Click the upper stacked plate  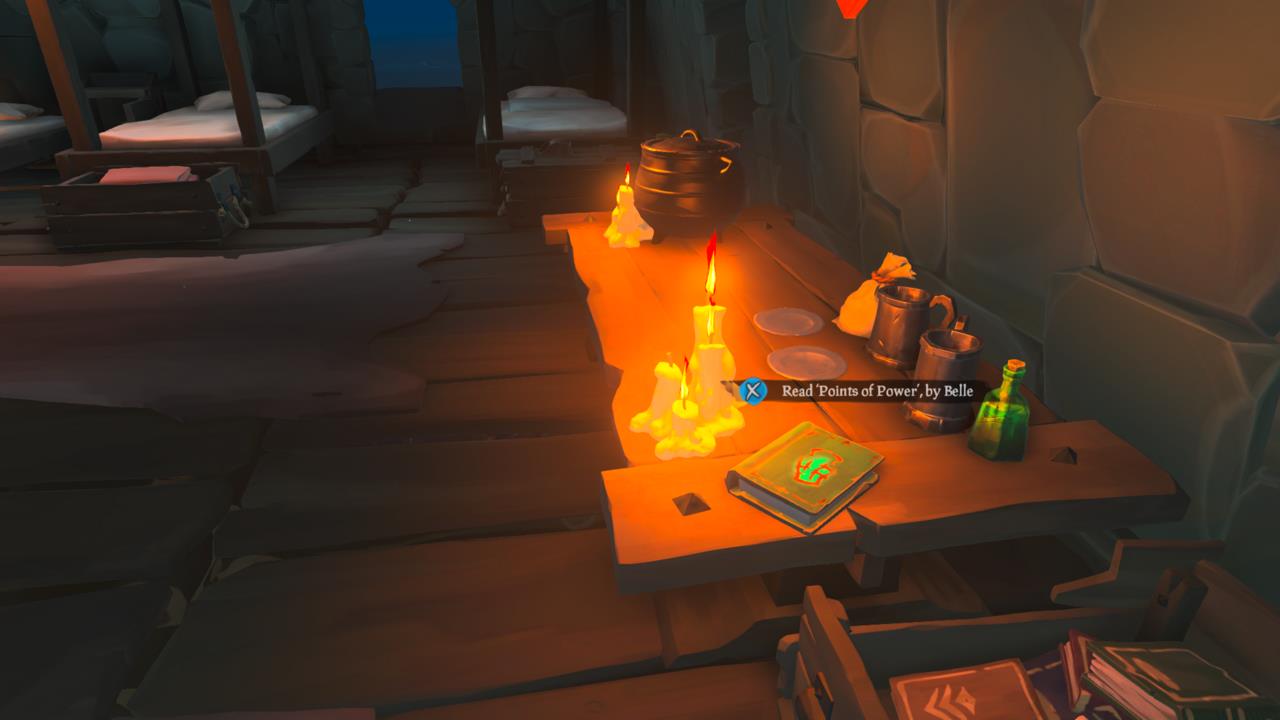(x=789, y=323)
